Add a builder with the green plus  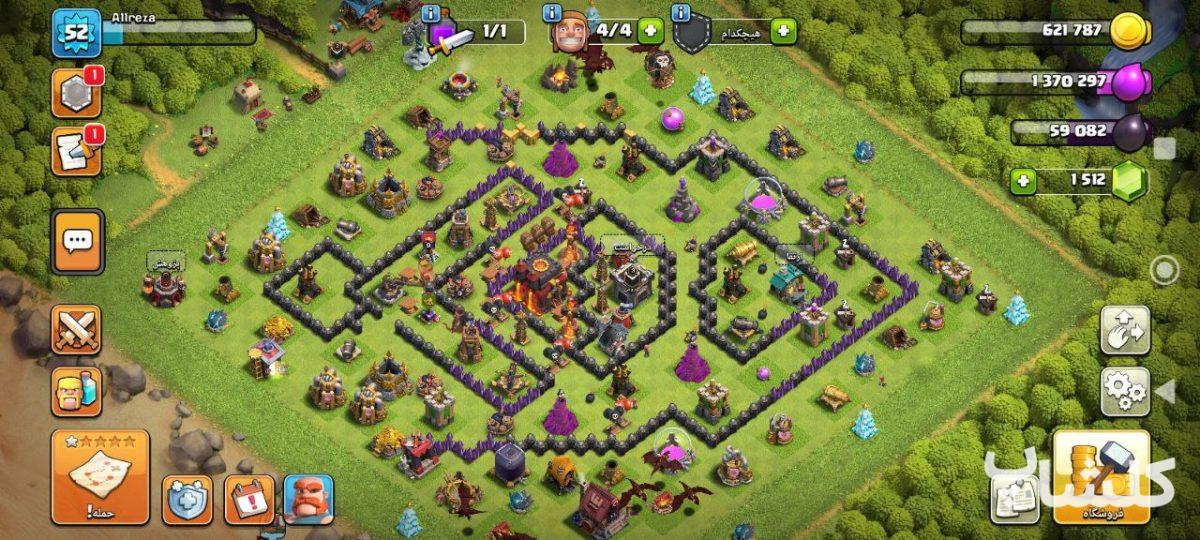tap(650, 30)
